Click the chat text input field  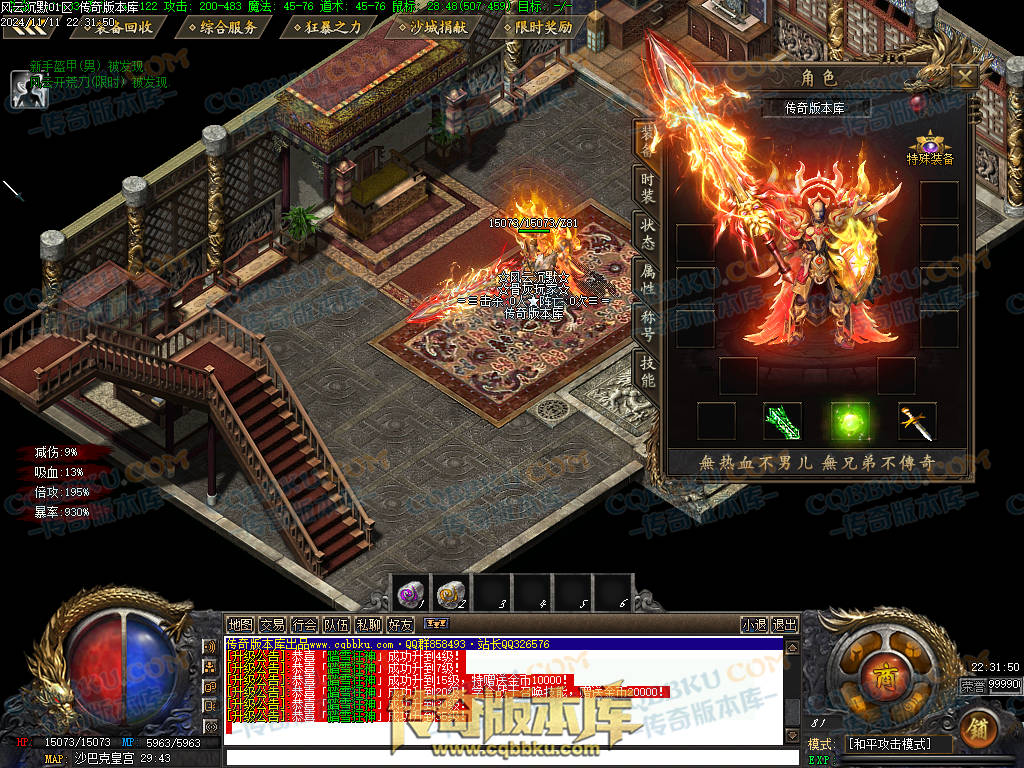(510, 757)
